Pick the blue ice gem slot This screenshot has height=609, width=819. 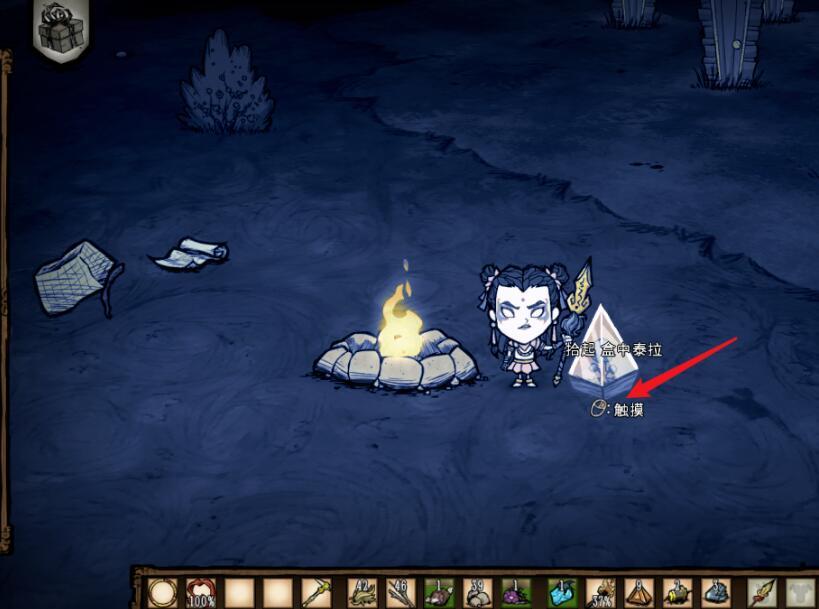point(557,592)
